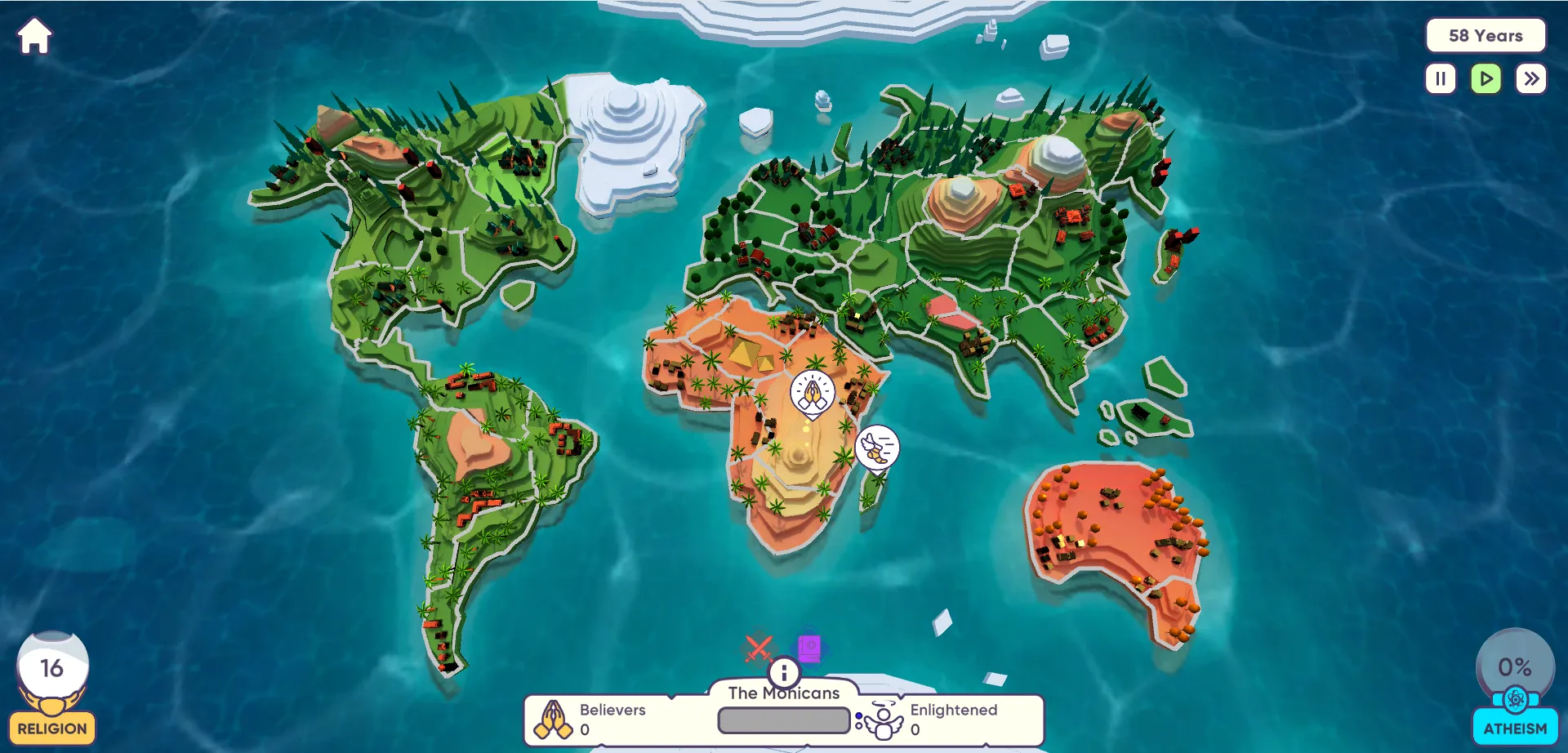1568x753 pixels.
Task: Open the Atheism panel
Action: point(1515,728)
